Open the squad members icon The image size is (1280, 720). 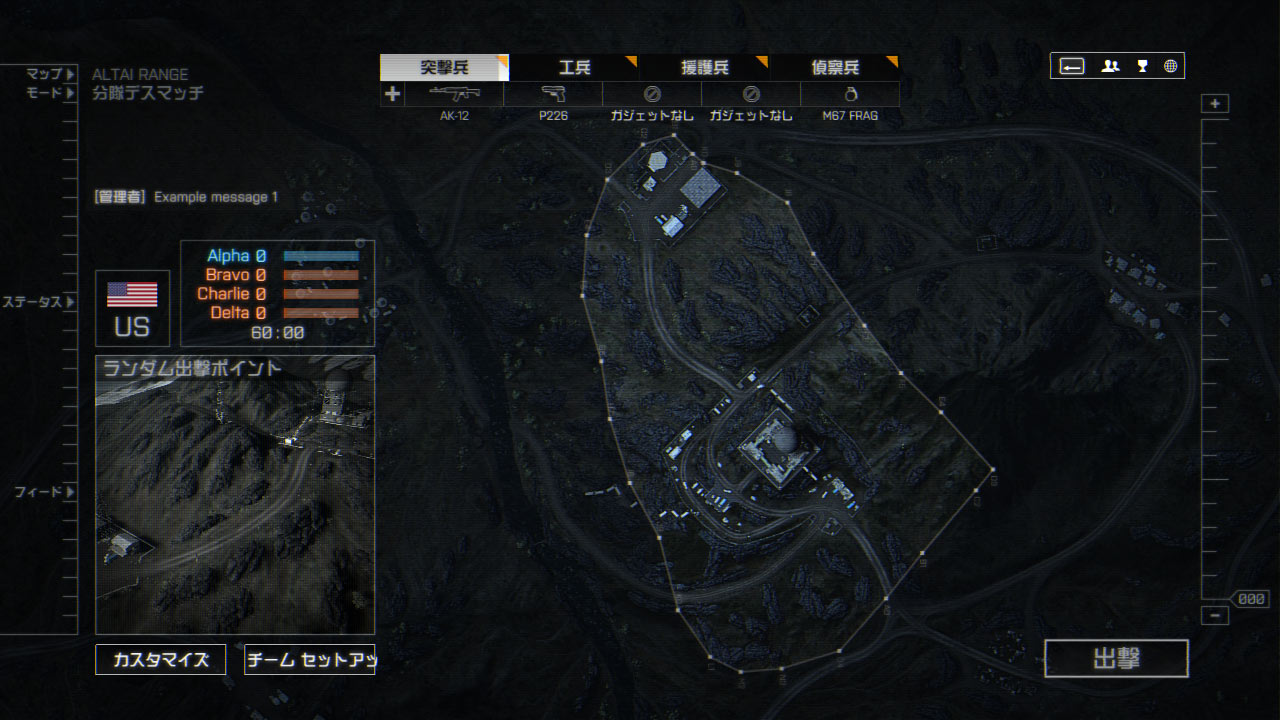pyautogui.click(x=1110, y=66)
